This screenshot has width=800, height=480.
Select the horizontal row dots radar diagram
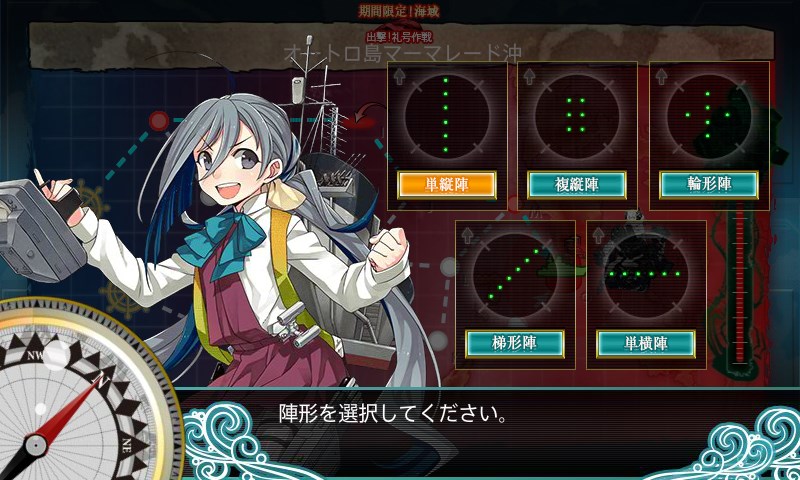[x=646, y=273]
